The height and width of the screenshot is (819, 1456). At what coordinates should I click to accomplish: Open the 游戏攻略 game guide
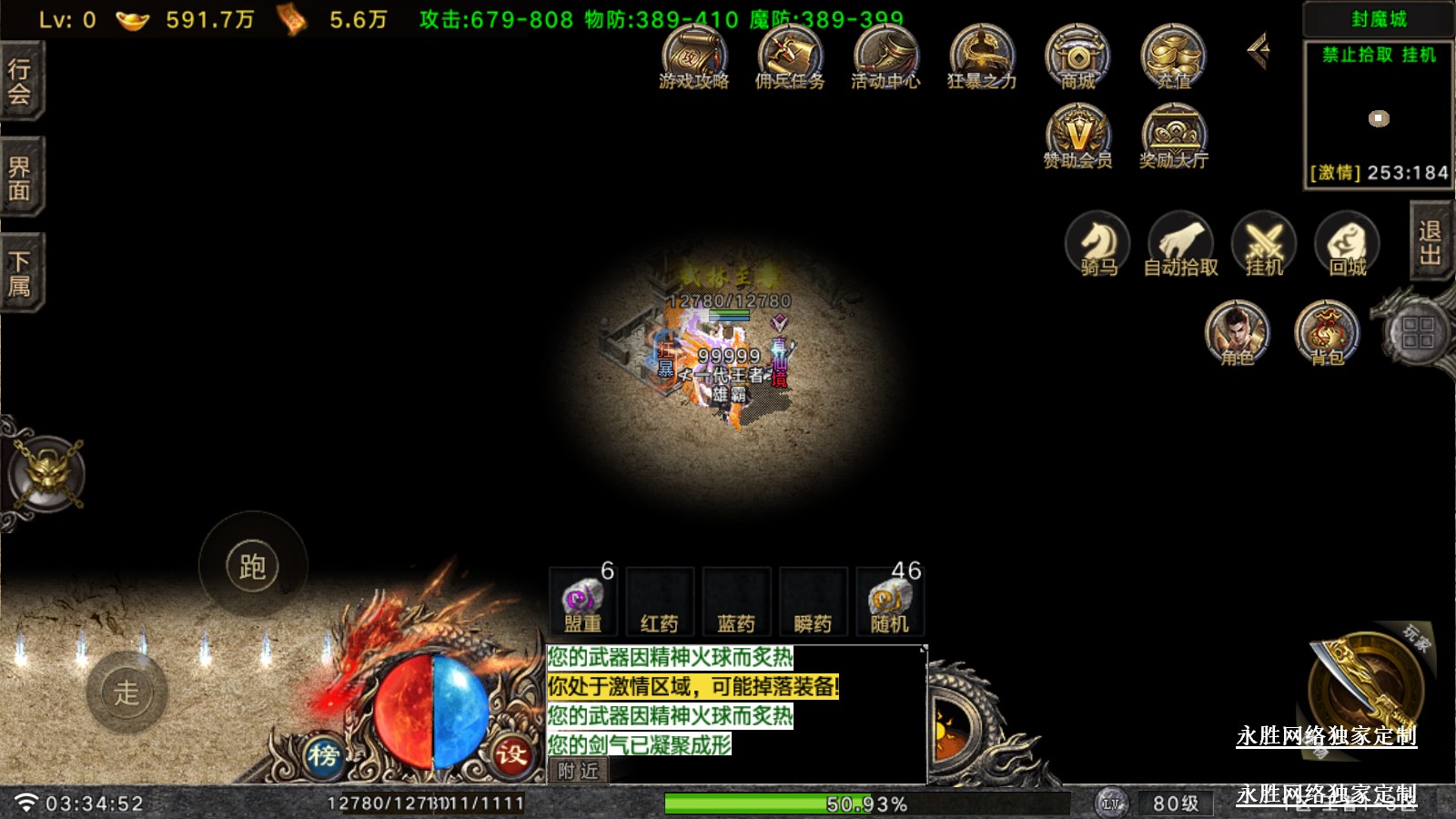pyautogui.click(x=694, y=56)
